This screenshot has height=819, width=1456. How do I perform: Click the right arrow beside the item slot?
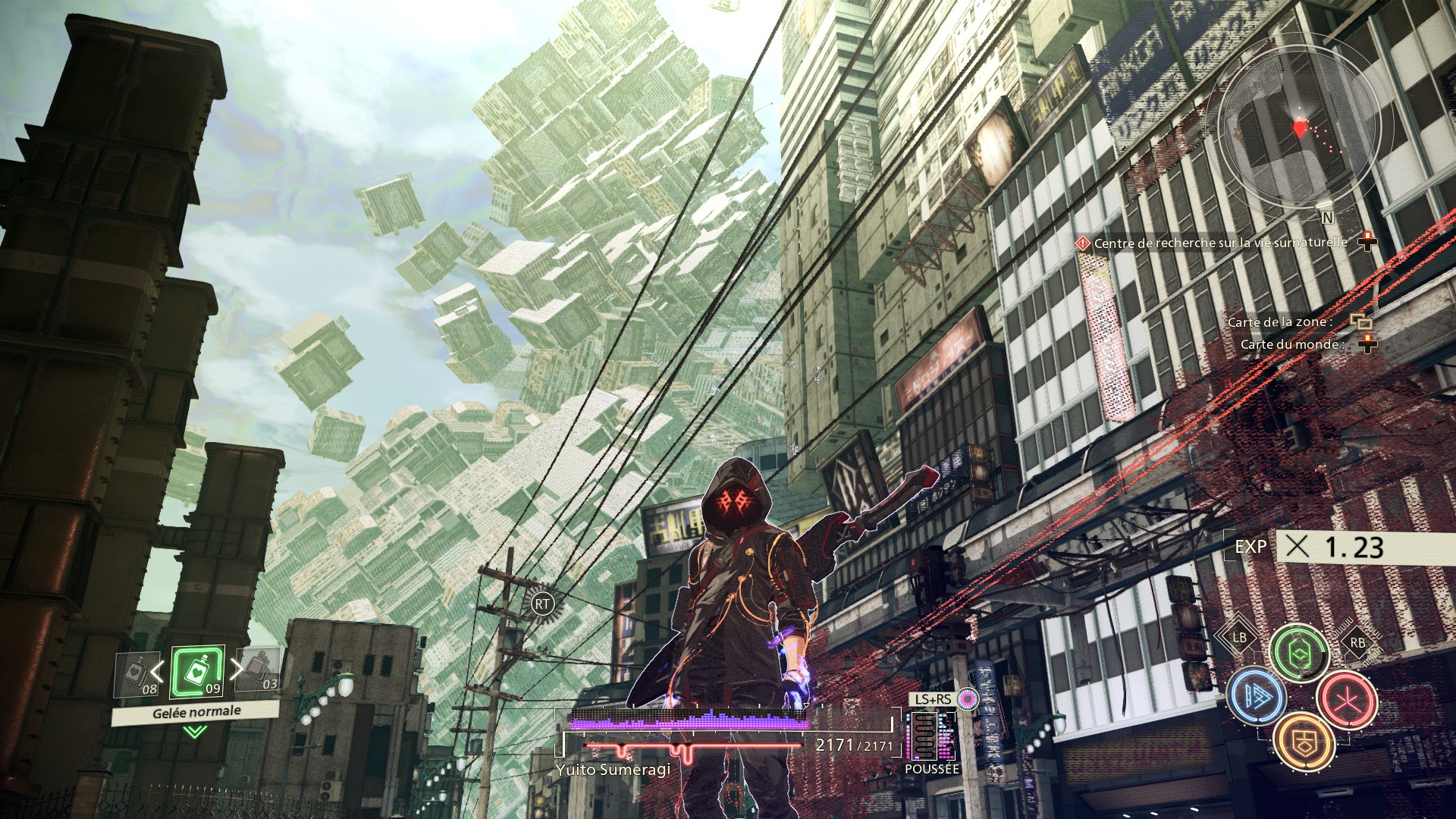[x=237, y=668]
